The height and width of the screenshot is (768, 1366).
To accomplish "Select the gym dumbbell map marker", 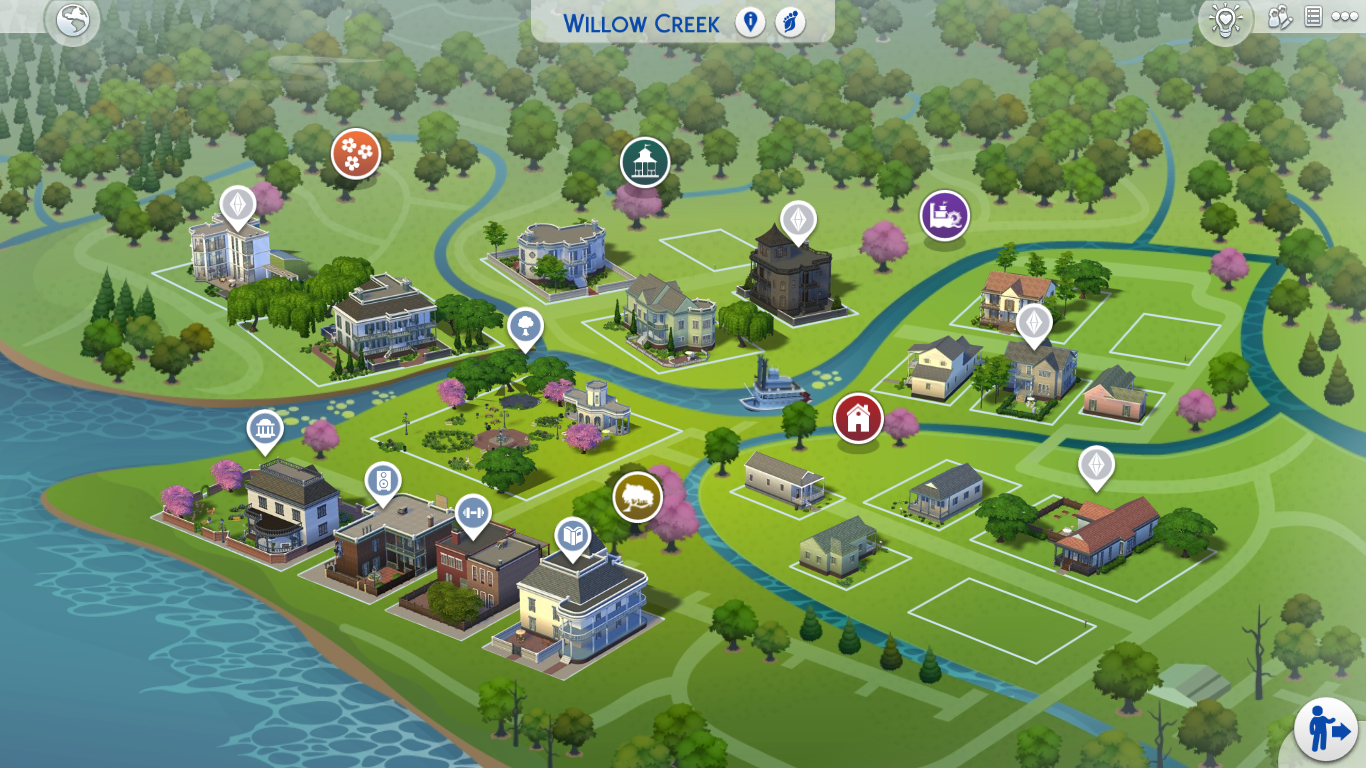I will click(x=474, y=513).
